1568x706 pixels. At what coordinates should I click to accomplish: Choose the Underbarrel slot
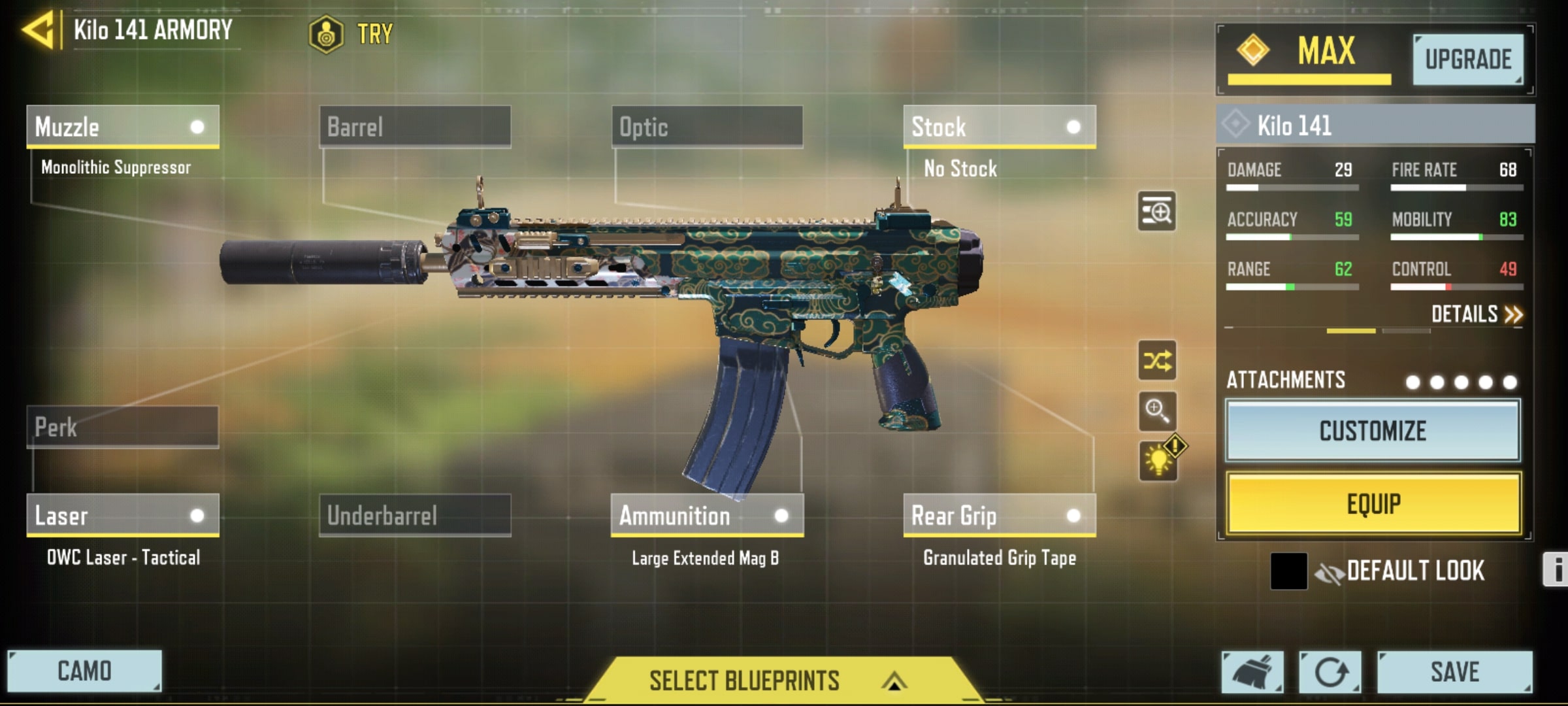click(x=415, y=516)
